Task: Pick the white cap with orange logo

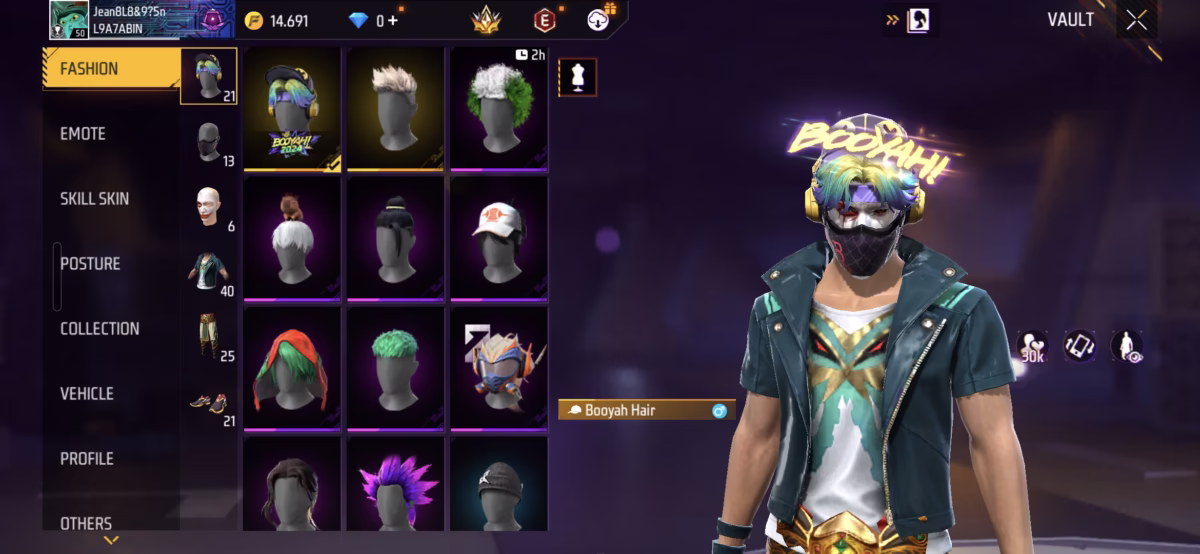Action: click(498, 238)
